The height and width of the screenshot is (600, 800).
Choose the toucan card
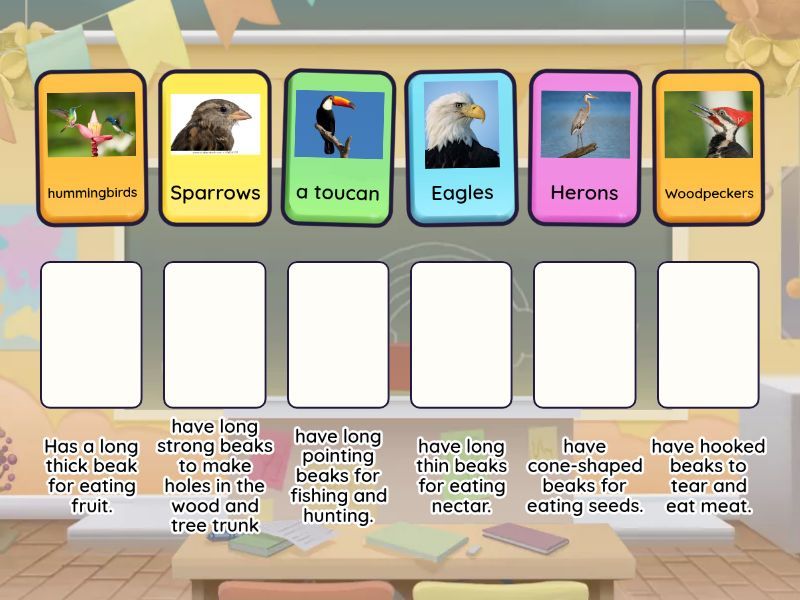pyautogui.click(x=338, y=147)
